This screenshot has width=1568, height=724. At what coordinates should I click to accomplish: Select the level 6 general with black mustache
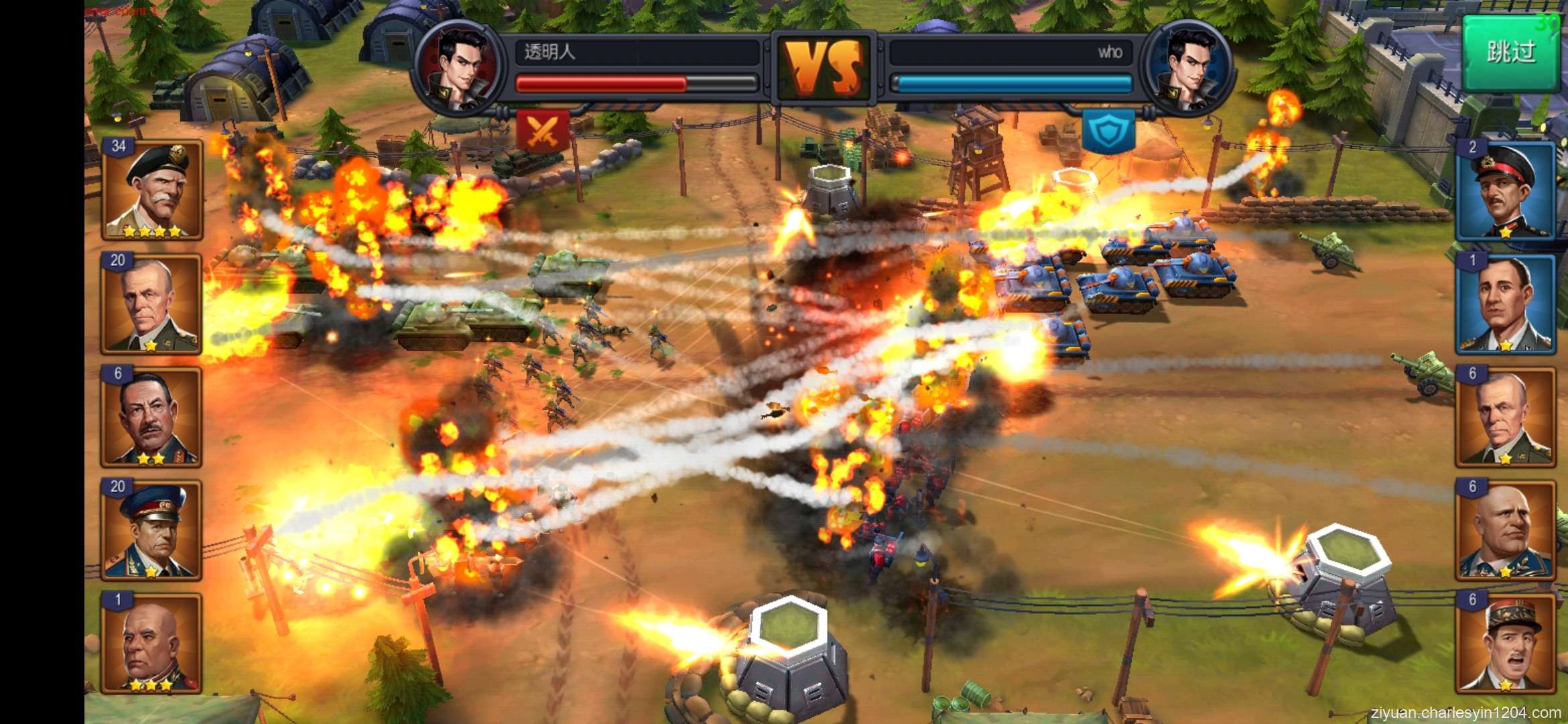[x=151, y=416]
